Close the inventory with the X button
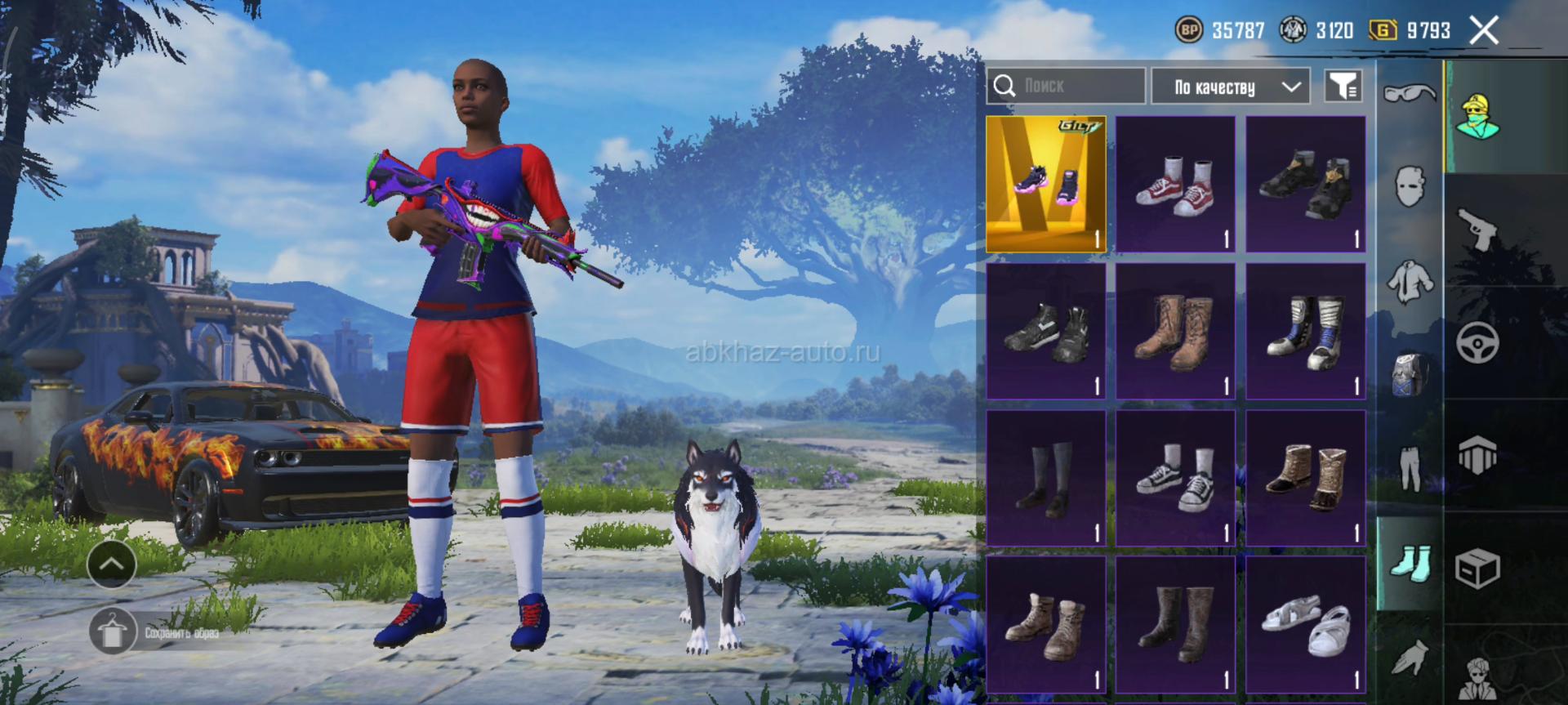The image size is (1568, 705). click(x=1484, y=31)
